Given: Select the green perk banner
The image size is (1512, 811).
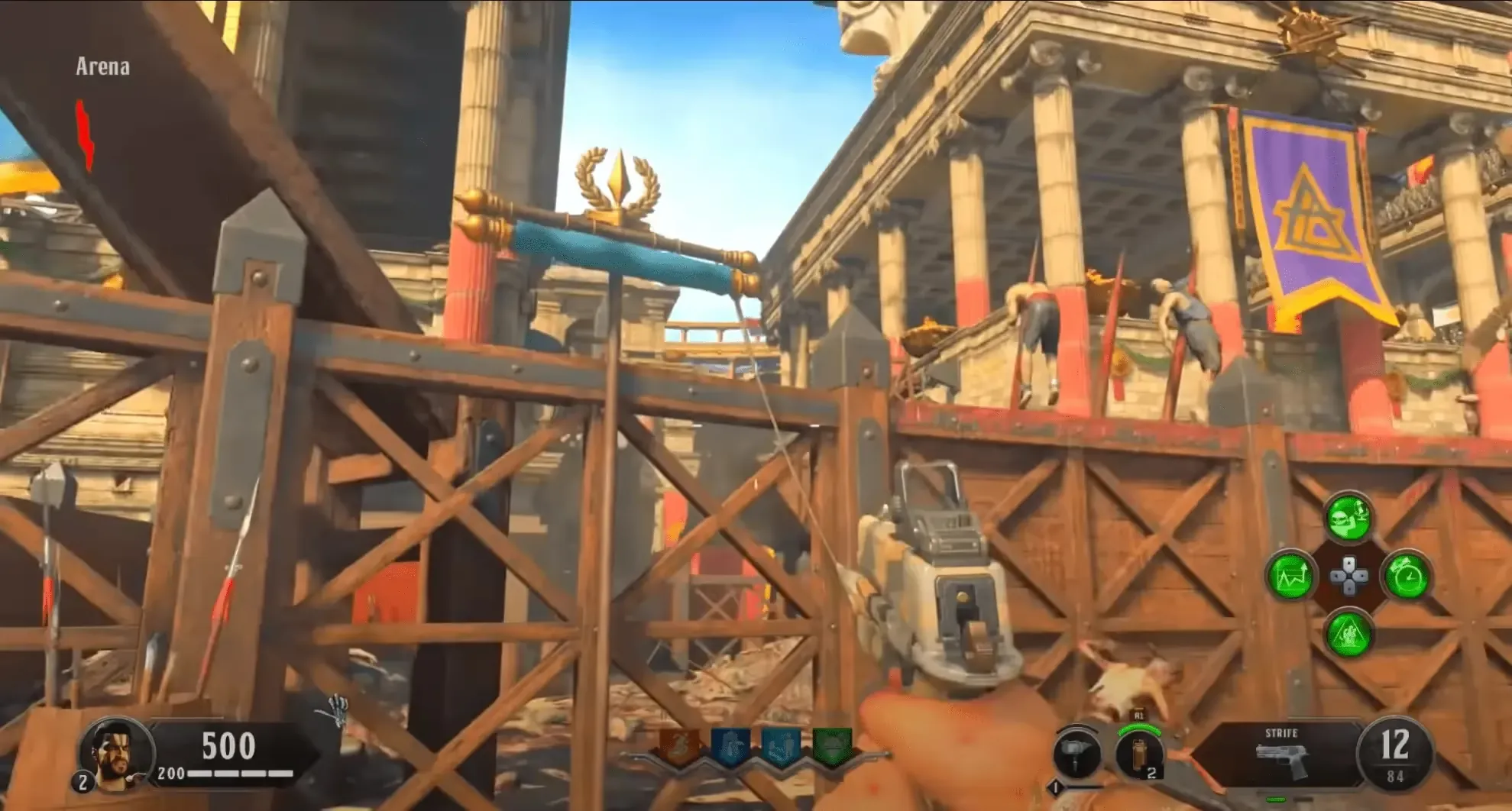Looking at the screenshot, I should click(x=831, y=746).
